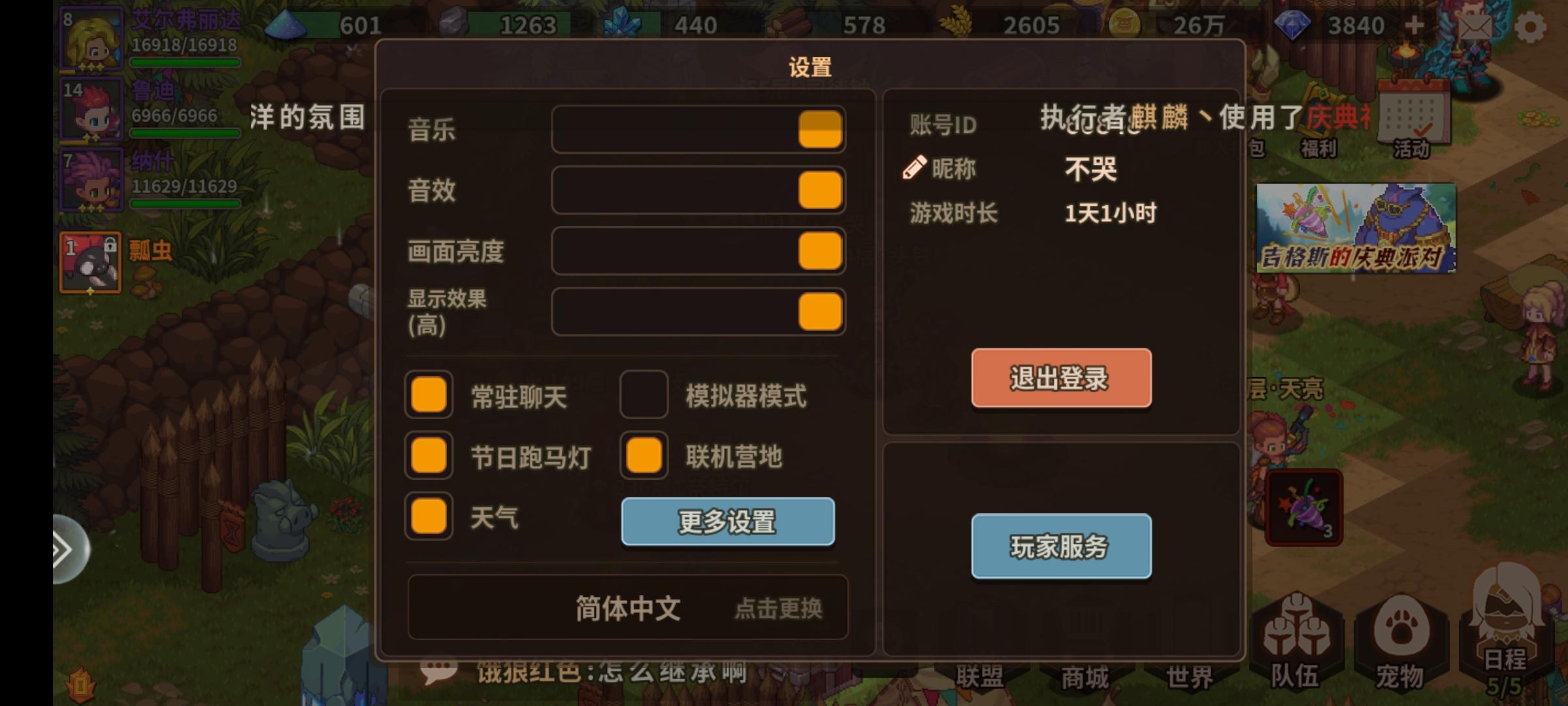Enable 模拟器模式 checkbox

click(642, 395)
